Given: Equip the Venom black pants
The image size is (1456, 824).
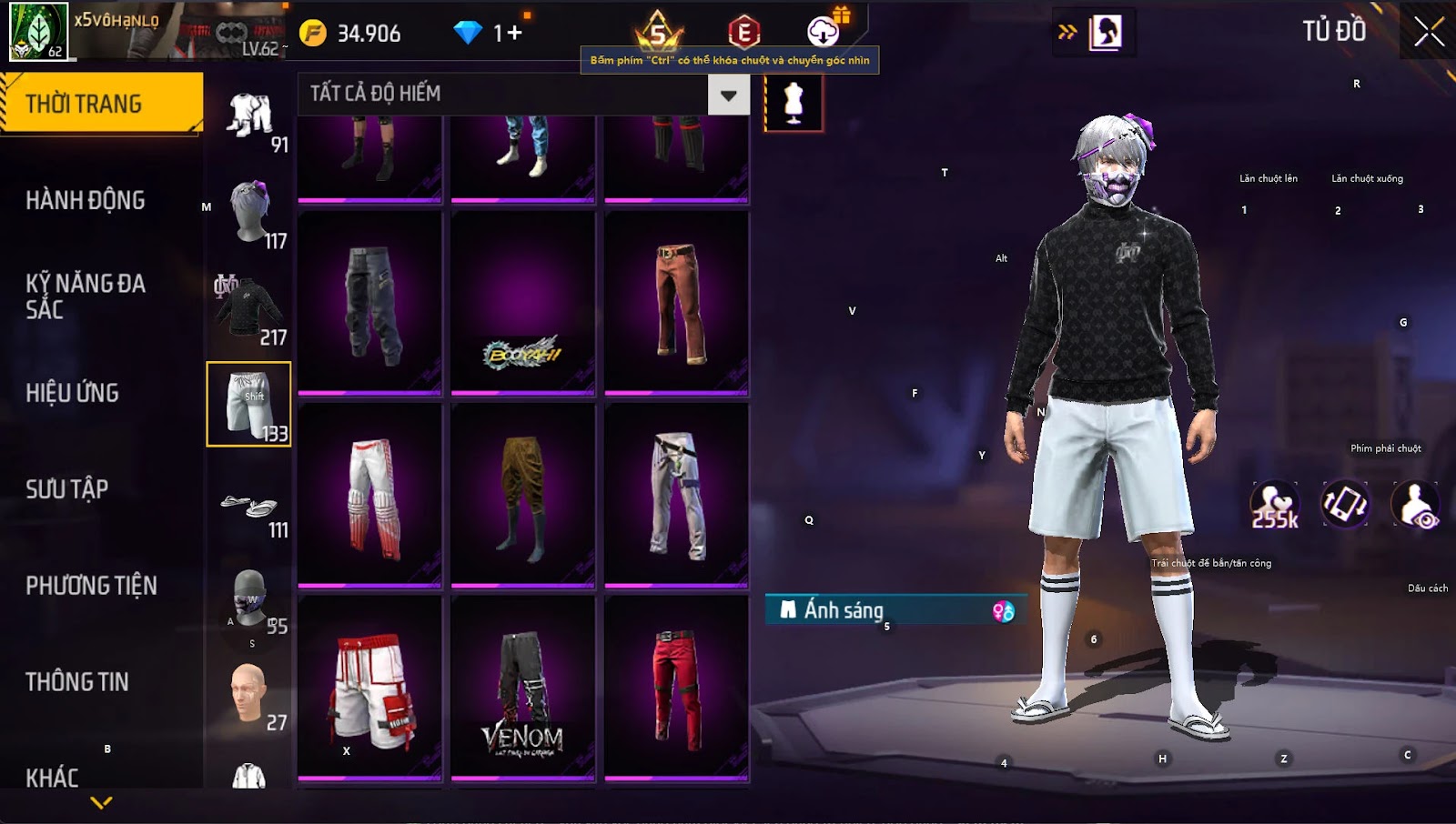Looking at the screenshot, I should coord(522,688).
